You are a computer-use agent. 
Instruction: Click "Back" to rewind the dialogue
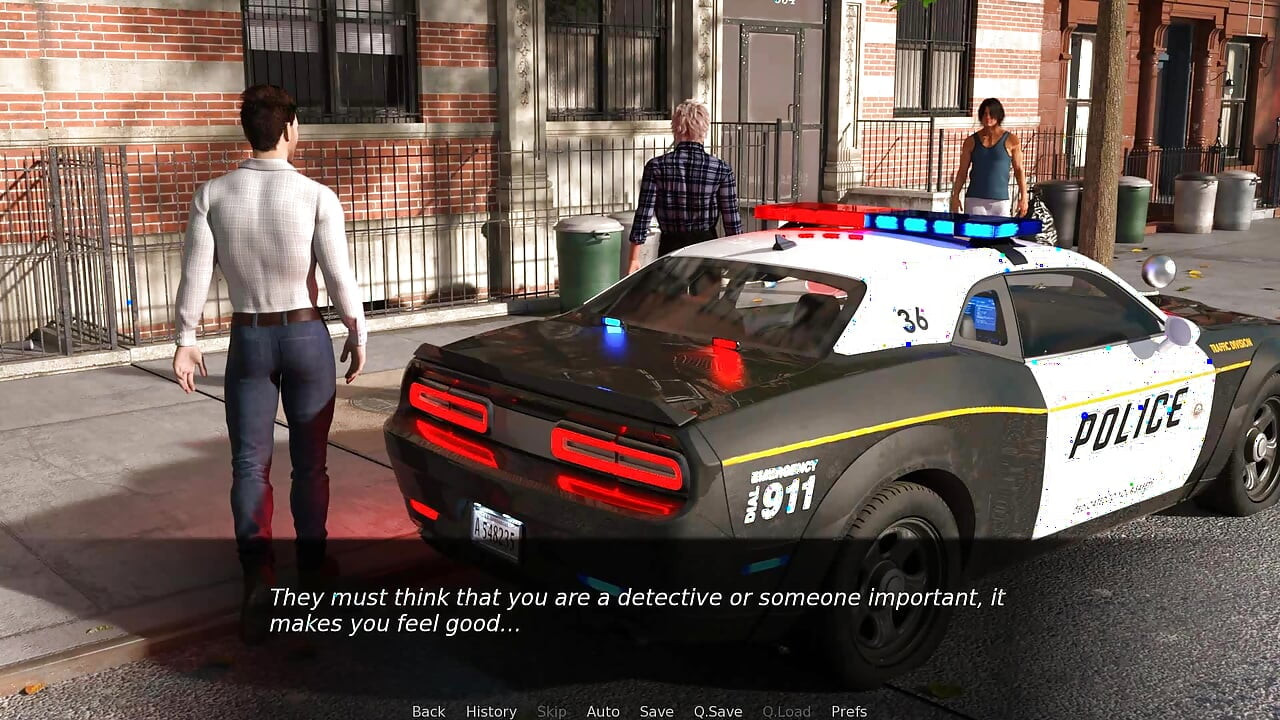coord(428,711)
